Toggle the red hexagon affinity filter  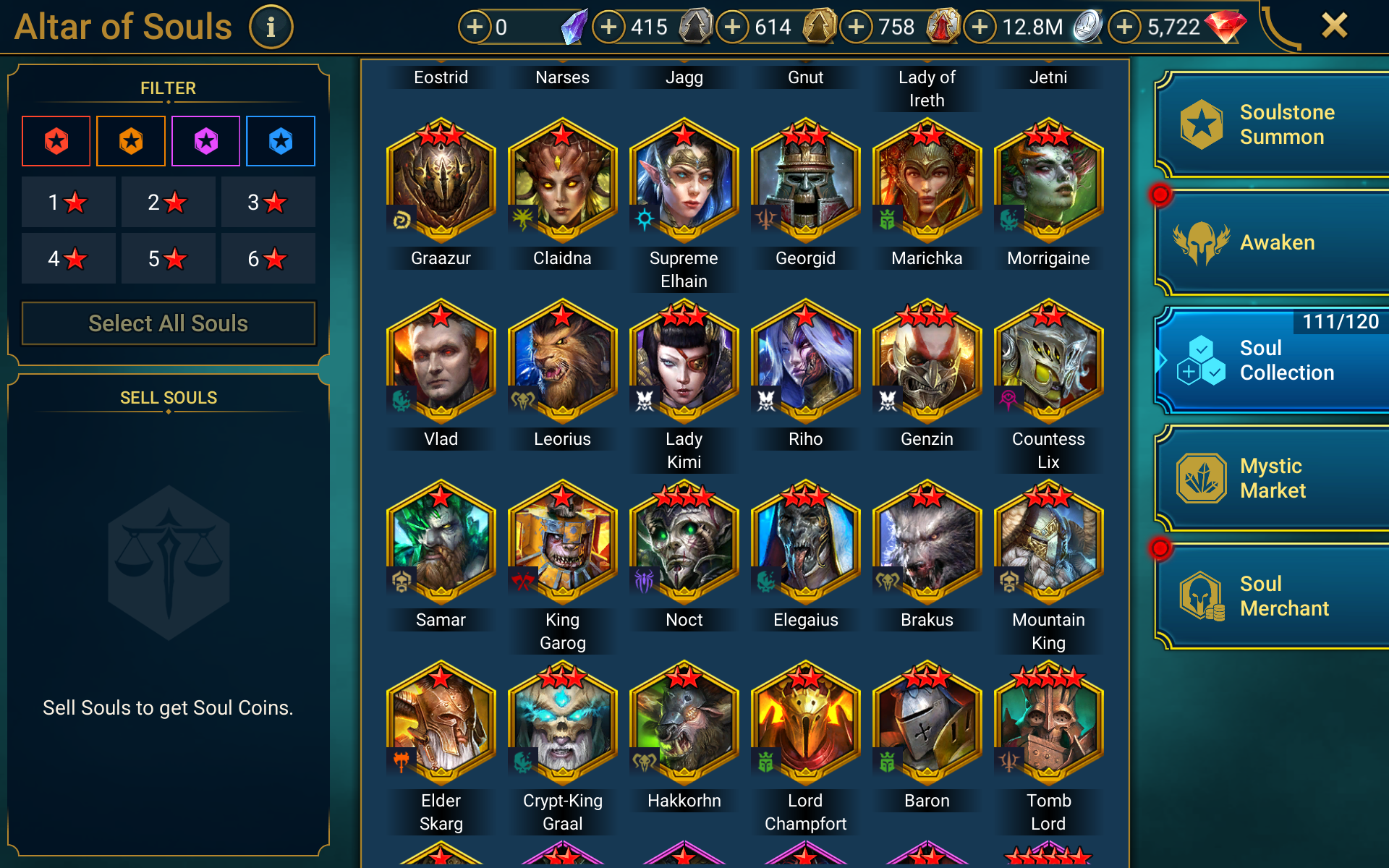pos(56,141)
